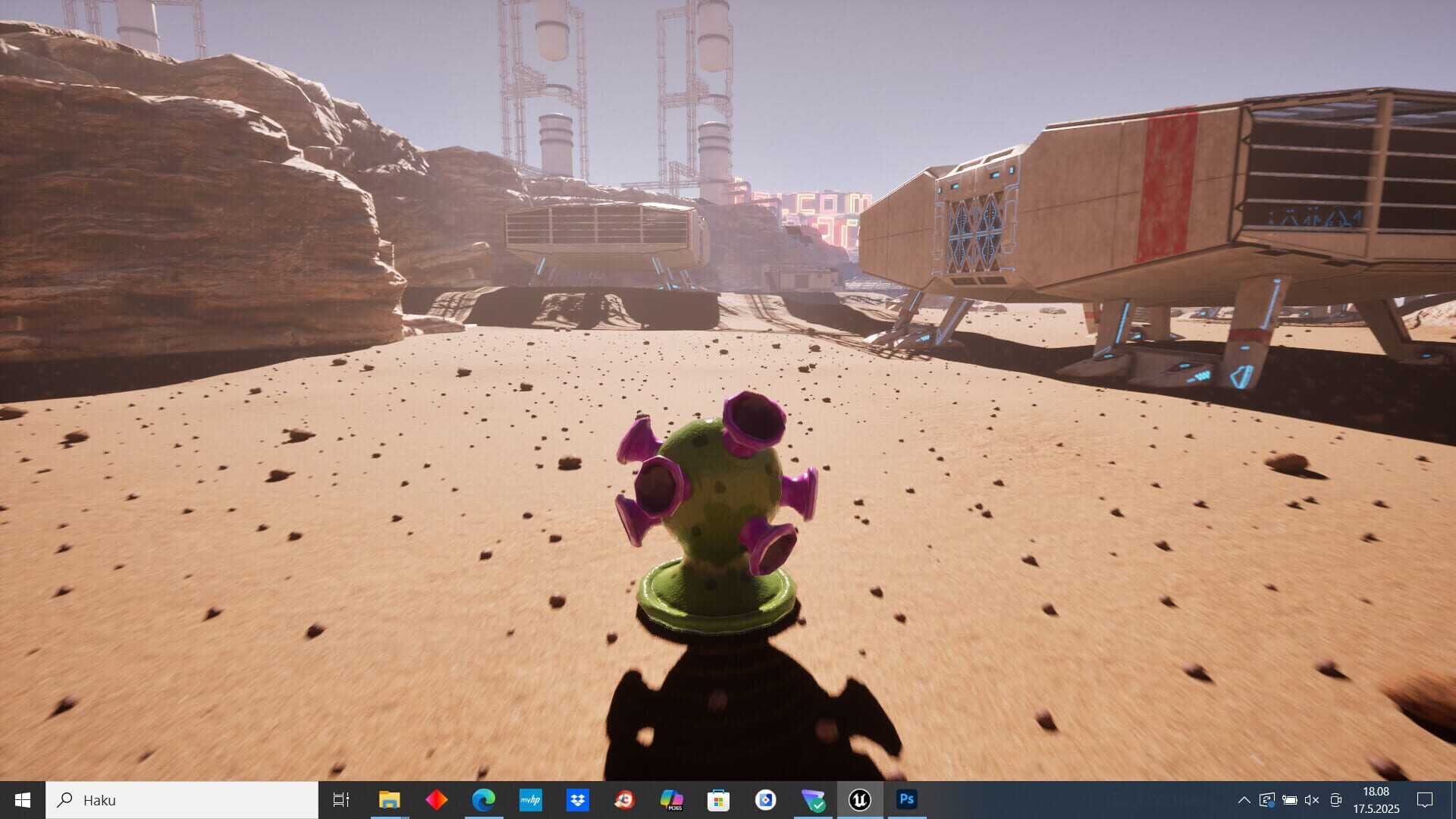The image size is (1456, 819).
Task: Launch the myHP application
Action: (x=530, y=799)
